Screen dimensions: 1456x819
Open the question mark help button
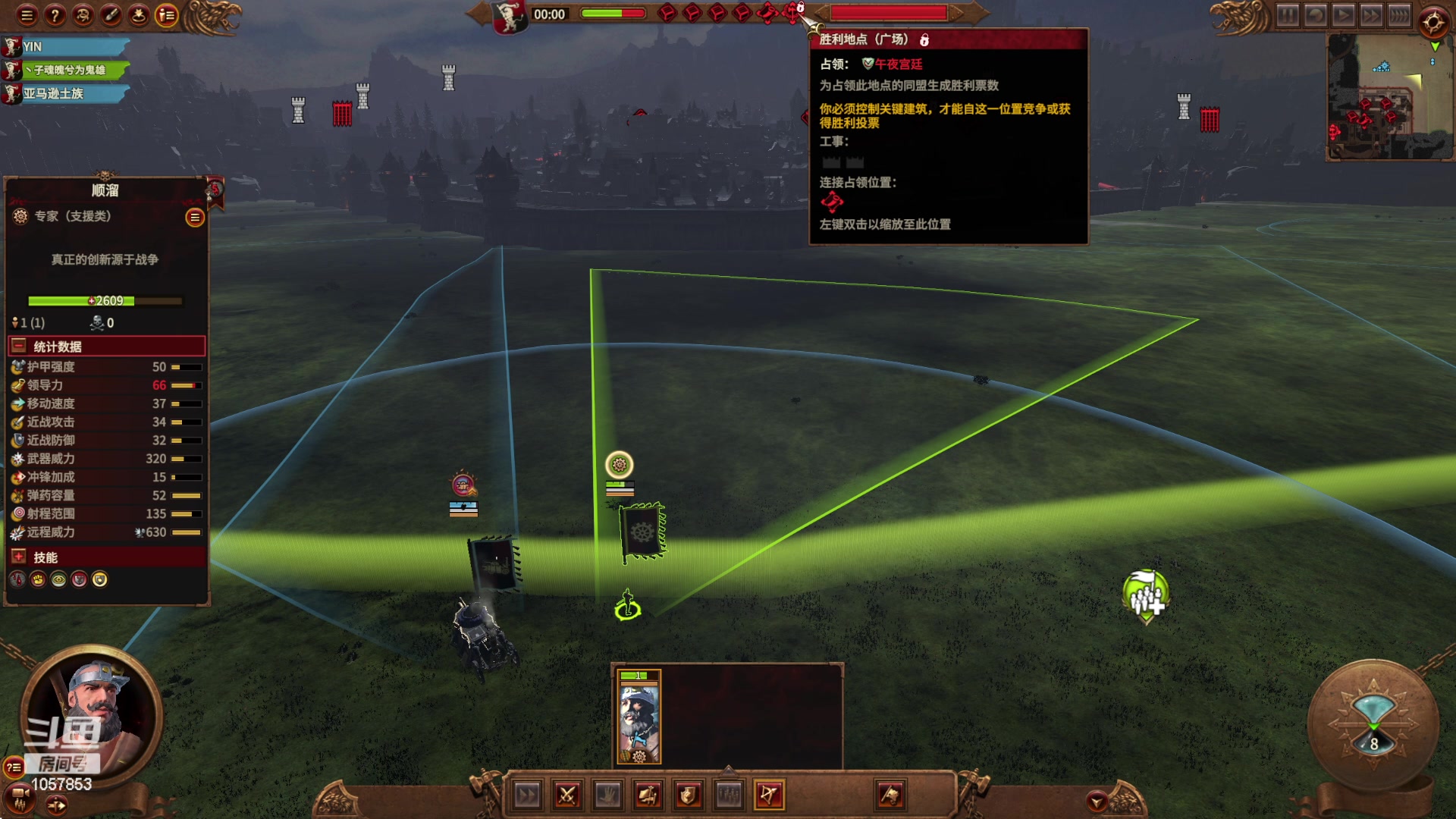pos(55,14)
